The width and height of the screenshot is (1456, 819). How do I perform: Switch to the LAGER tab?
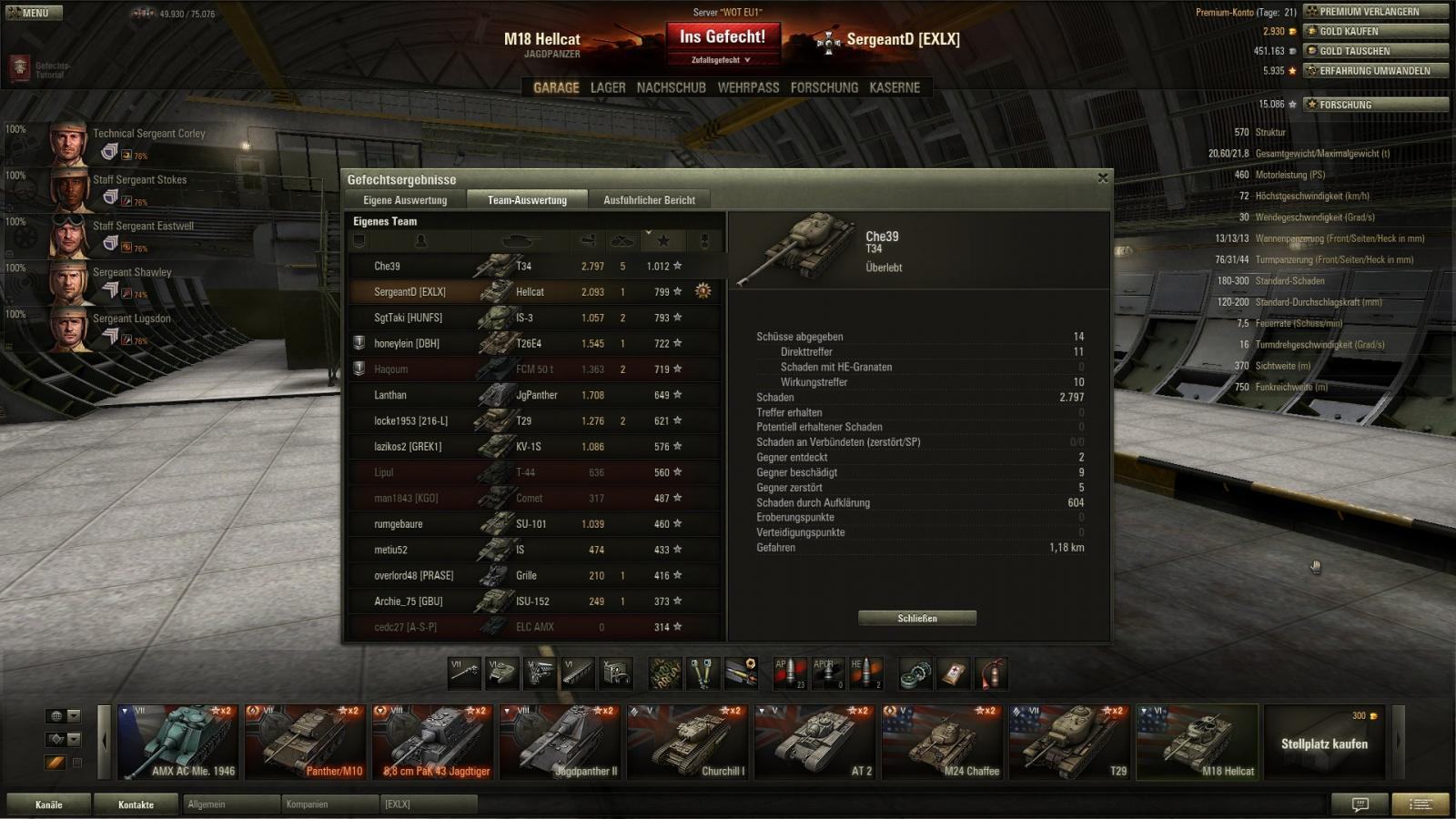pos(608,87)
